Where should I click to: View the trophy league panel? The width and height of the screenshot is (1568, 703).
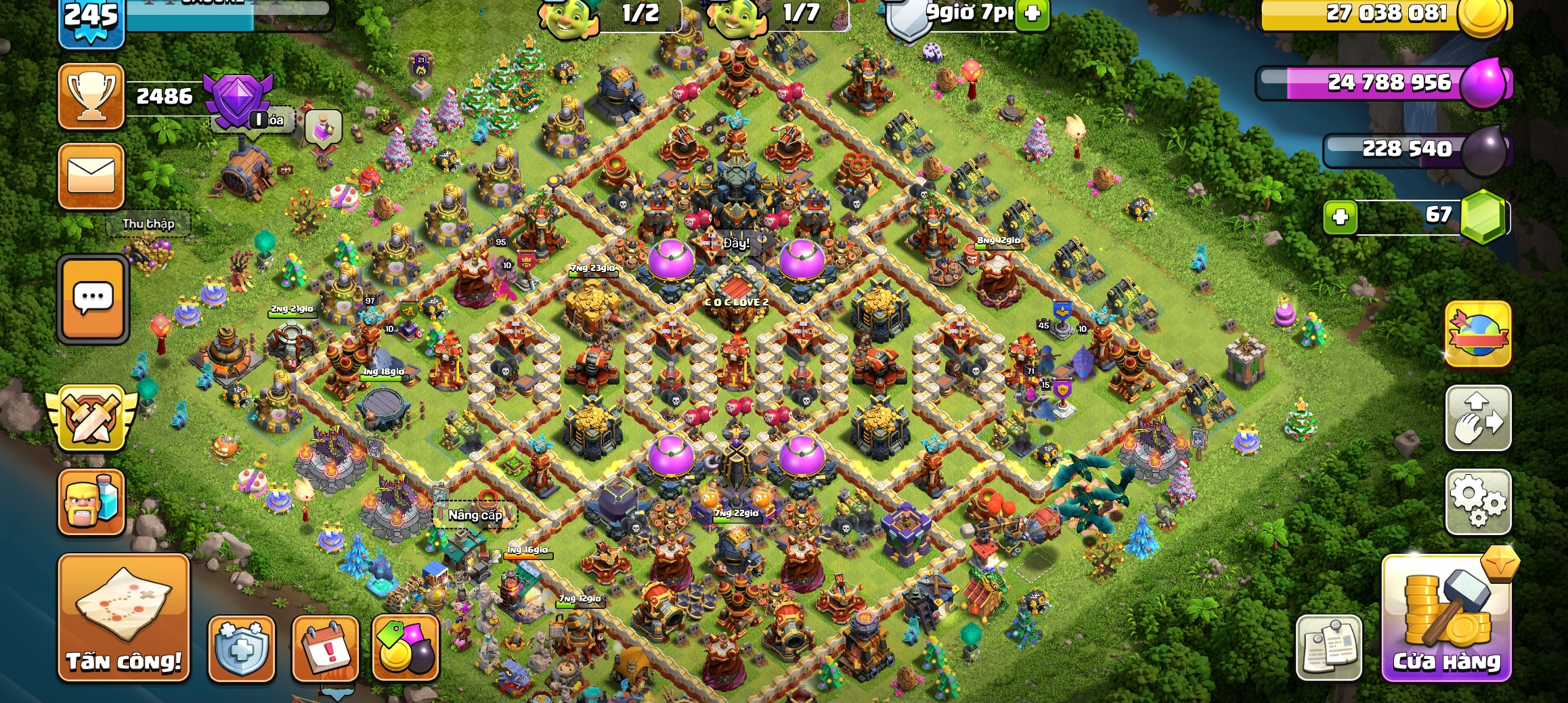click(x=91, y=96)
